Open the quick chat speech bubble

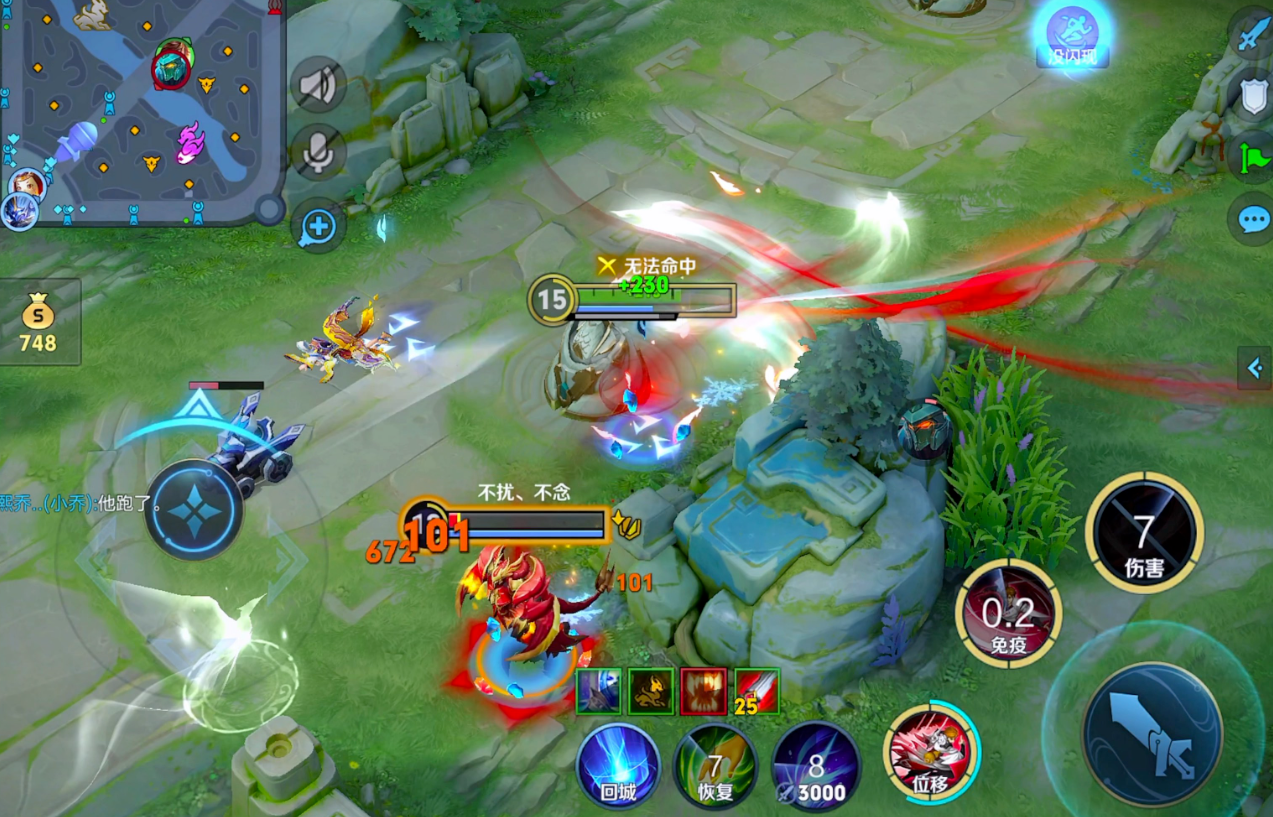click(x=1251, y=219)
